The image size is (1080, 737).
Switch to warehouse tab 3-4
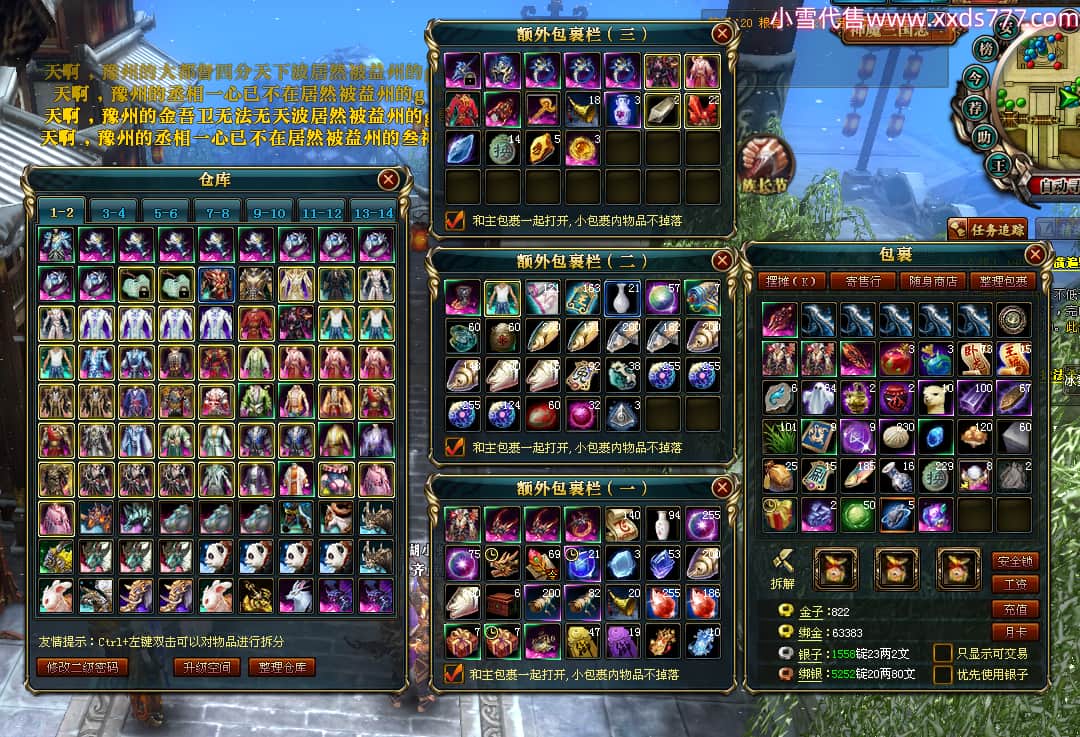point(113,213)
